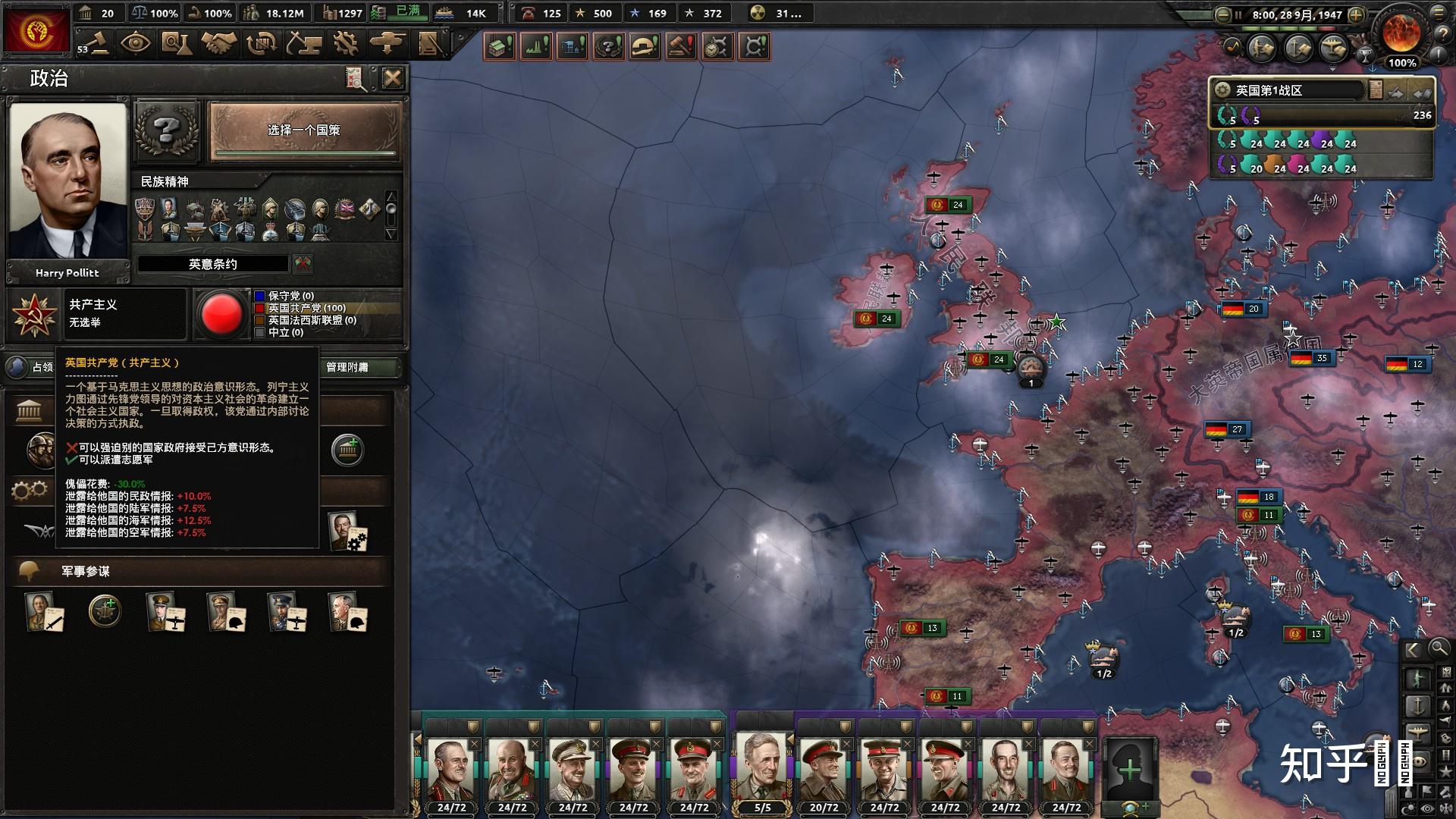Increase game speed with the plus button
Image resolution: width=1456 pixels, height=819 pixels.
pyautogui.click(x=1357, y=14)
